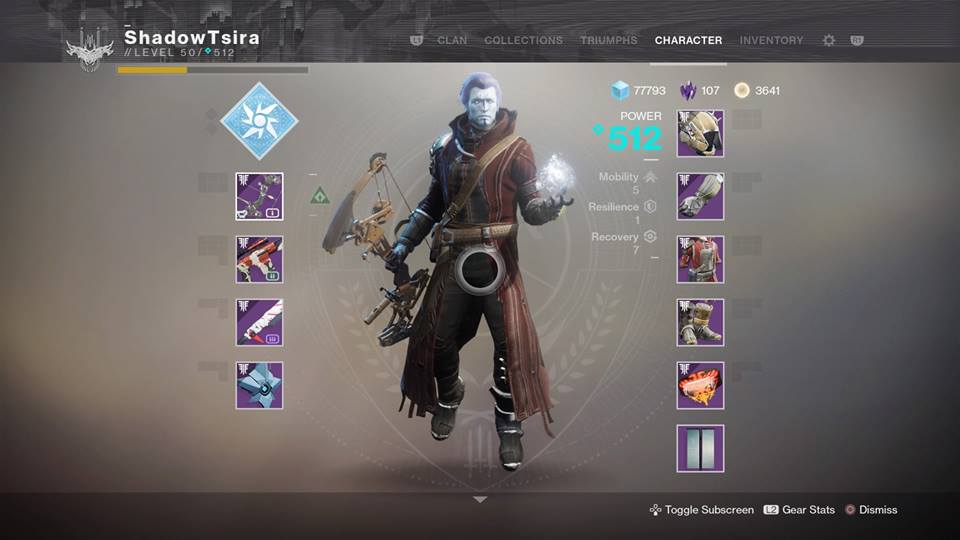Switch to the Clan tab
The image size is (960, 540).
[x=452, y=41]
